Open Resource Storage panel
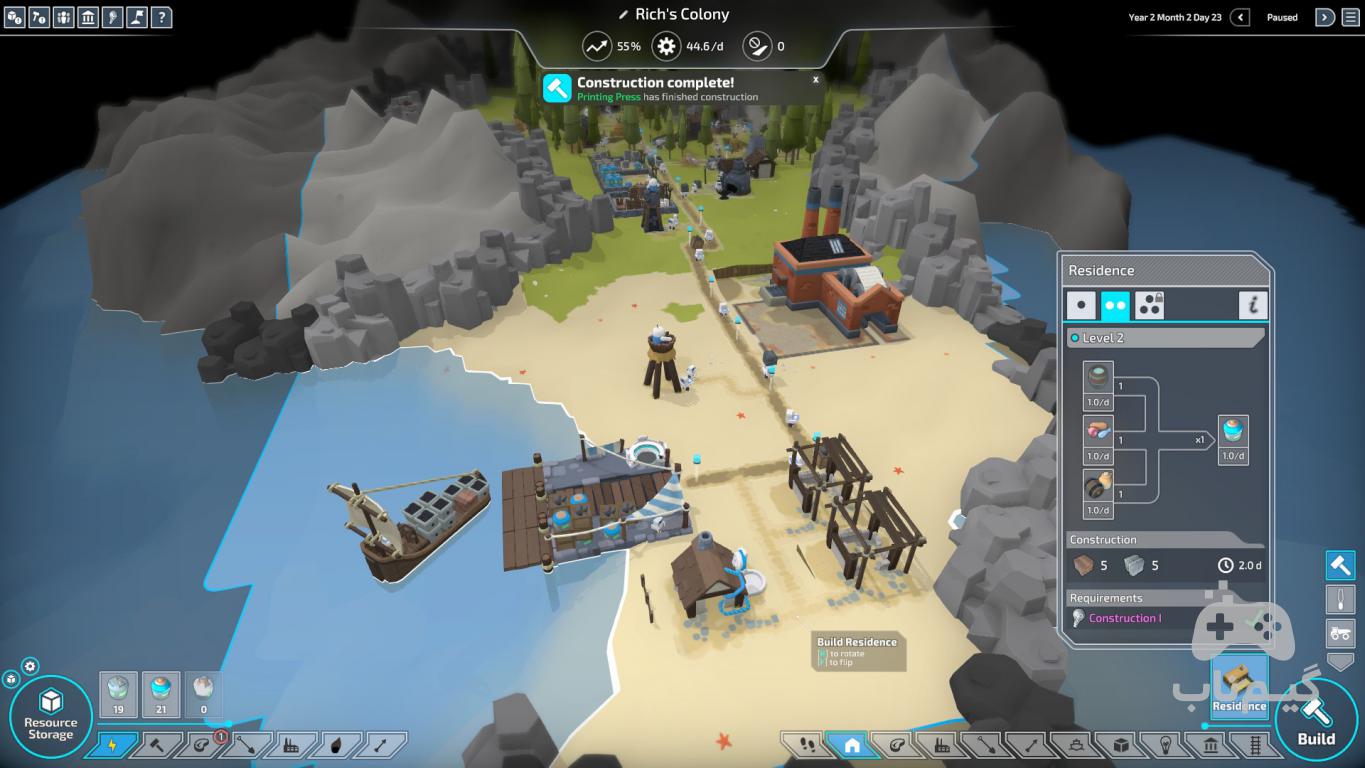 pos(50,716)
